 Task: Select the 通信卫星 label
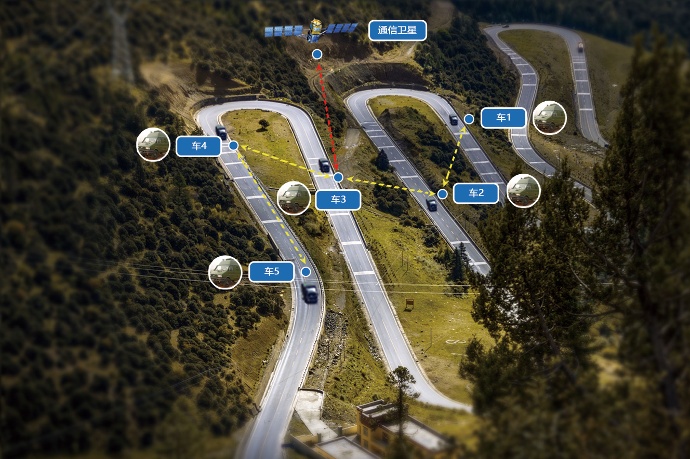tap(397, 30)
